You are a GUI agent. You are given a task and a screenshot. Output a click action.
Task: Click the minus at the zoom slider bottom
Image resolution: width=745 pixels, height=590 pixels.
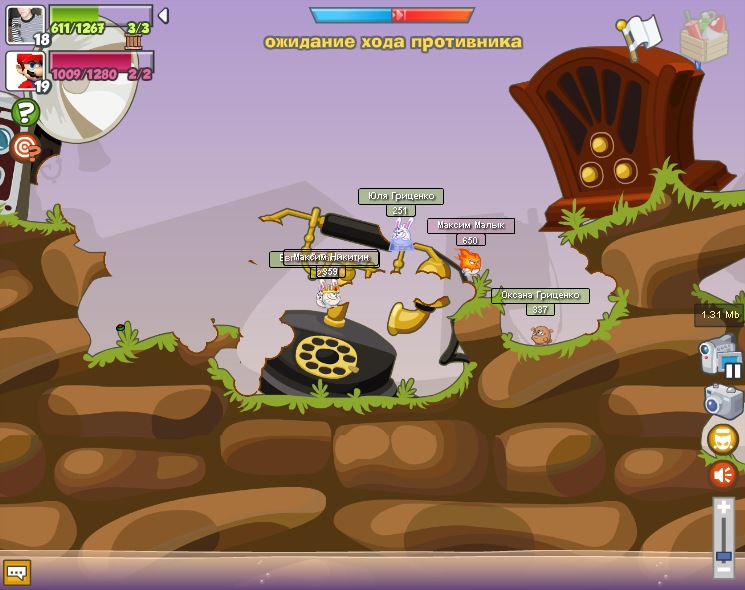pos(723,569)
